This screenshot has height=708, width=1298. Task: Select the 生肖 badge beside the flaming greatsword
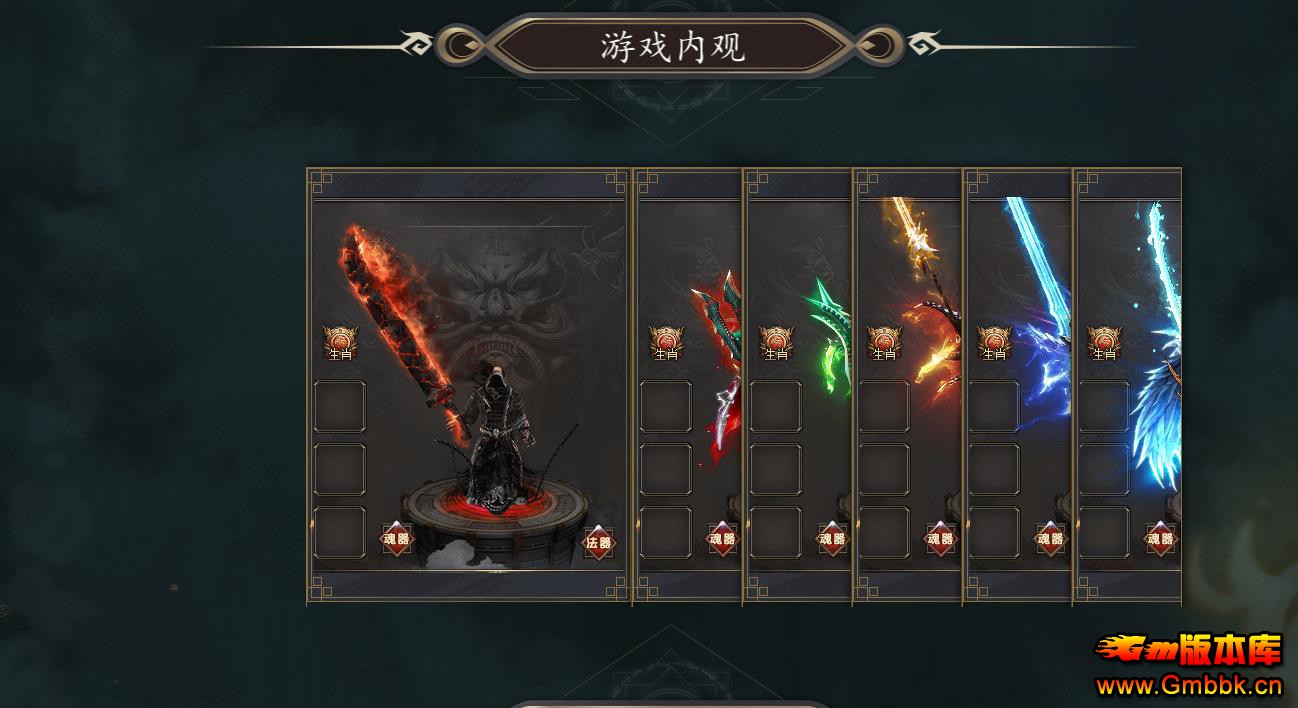(x=340, y=342)
